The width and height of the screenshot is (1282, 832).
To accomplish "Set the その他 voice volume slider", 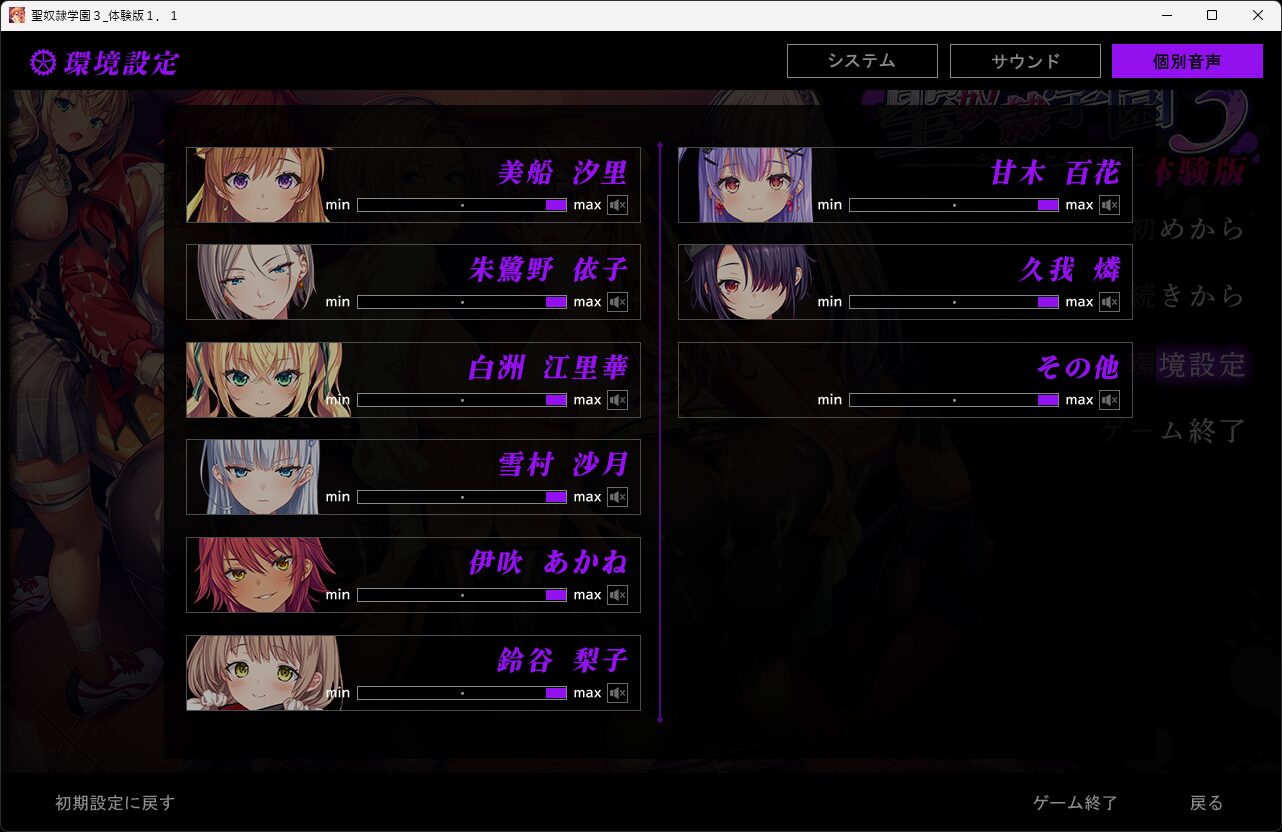I will click(954, 400).
